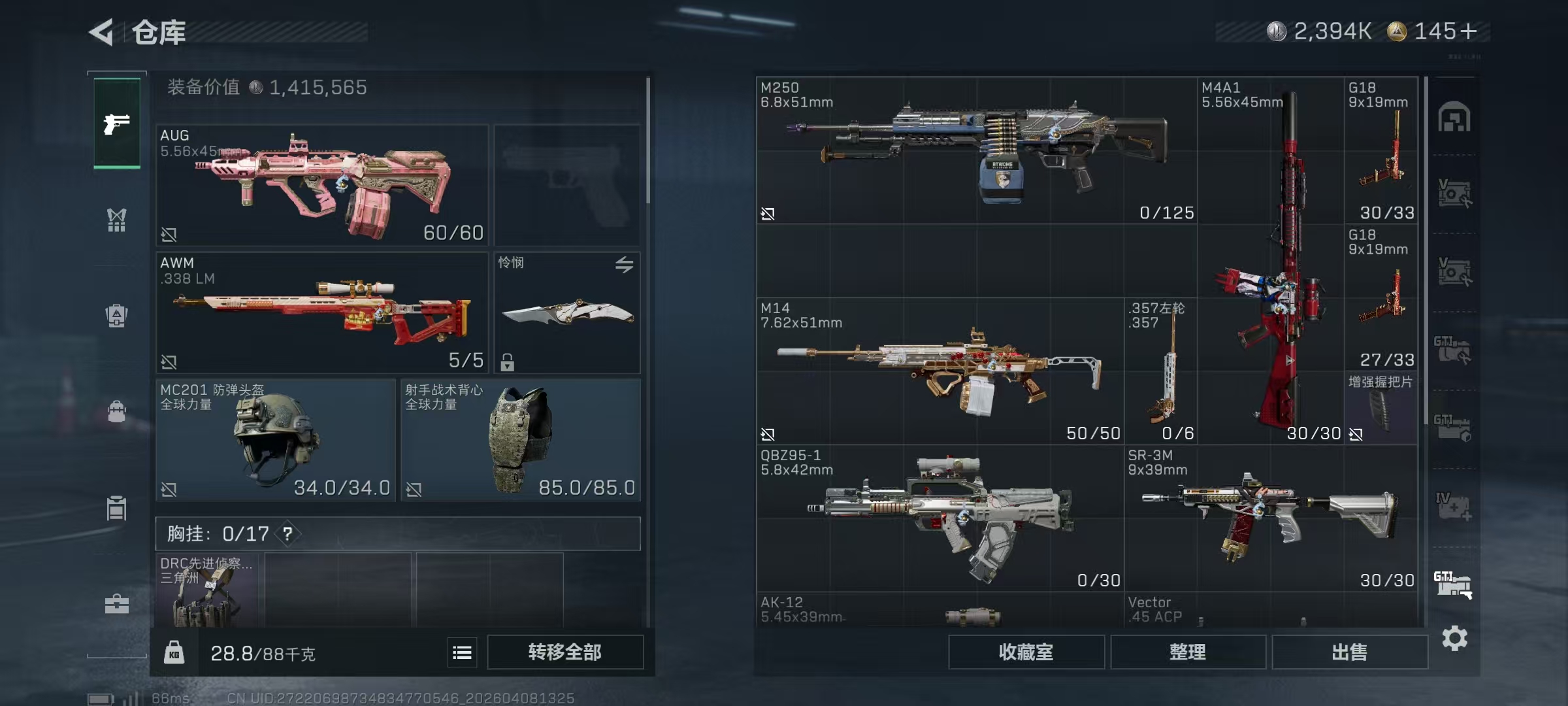
Task: Select the red M4A1 rifle in stash
Action: coord(1271,261)
